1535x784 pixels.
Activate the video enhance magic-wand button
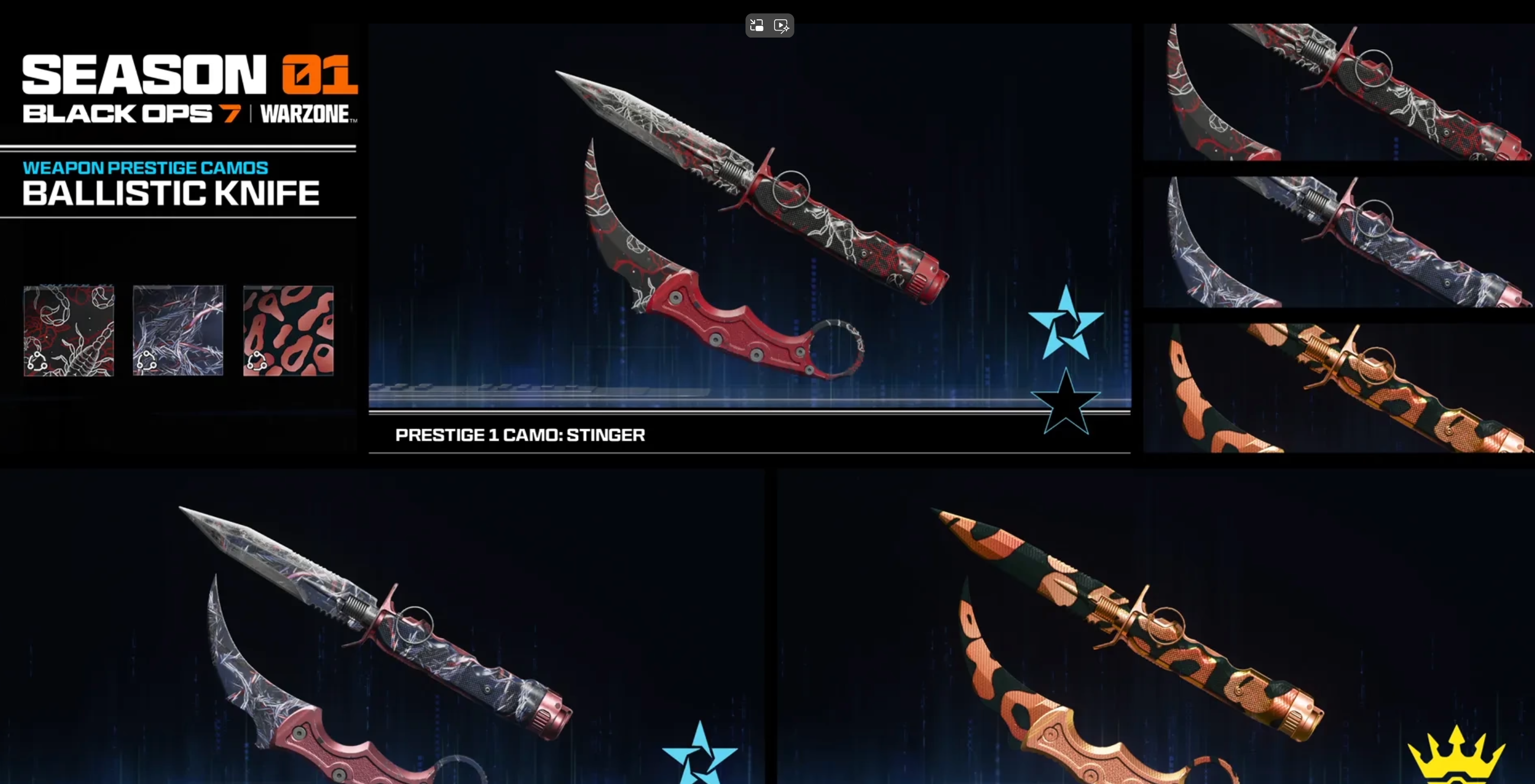(x=781, y=26)
